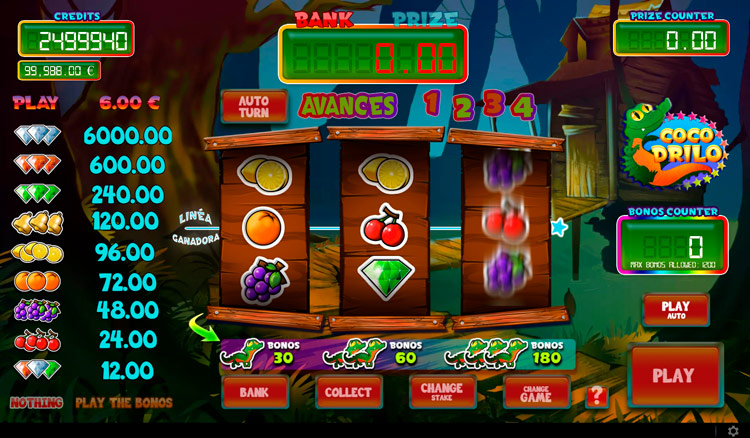Viewport: 750px width, 438px height.
Task: Open help via the question mark
Action: tap(597, 396)
